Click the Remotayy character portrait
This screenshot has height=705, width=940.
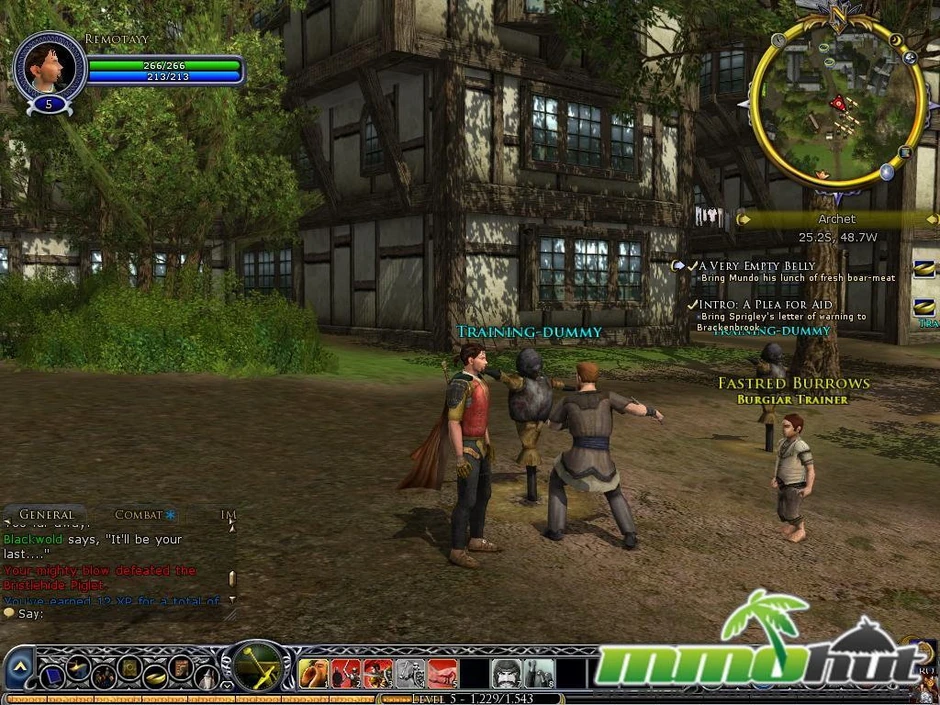coord(49,68)
